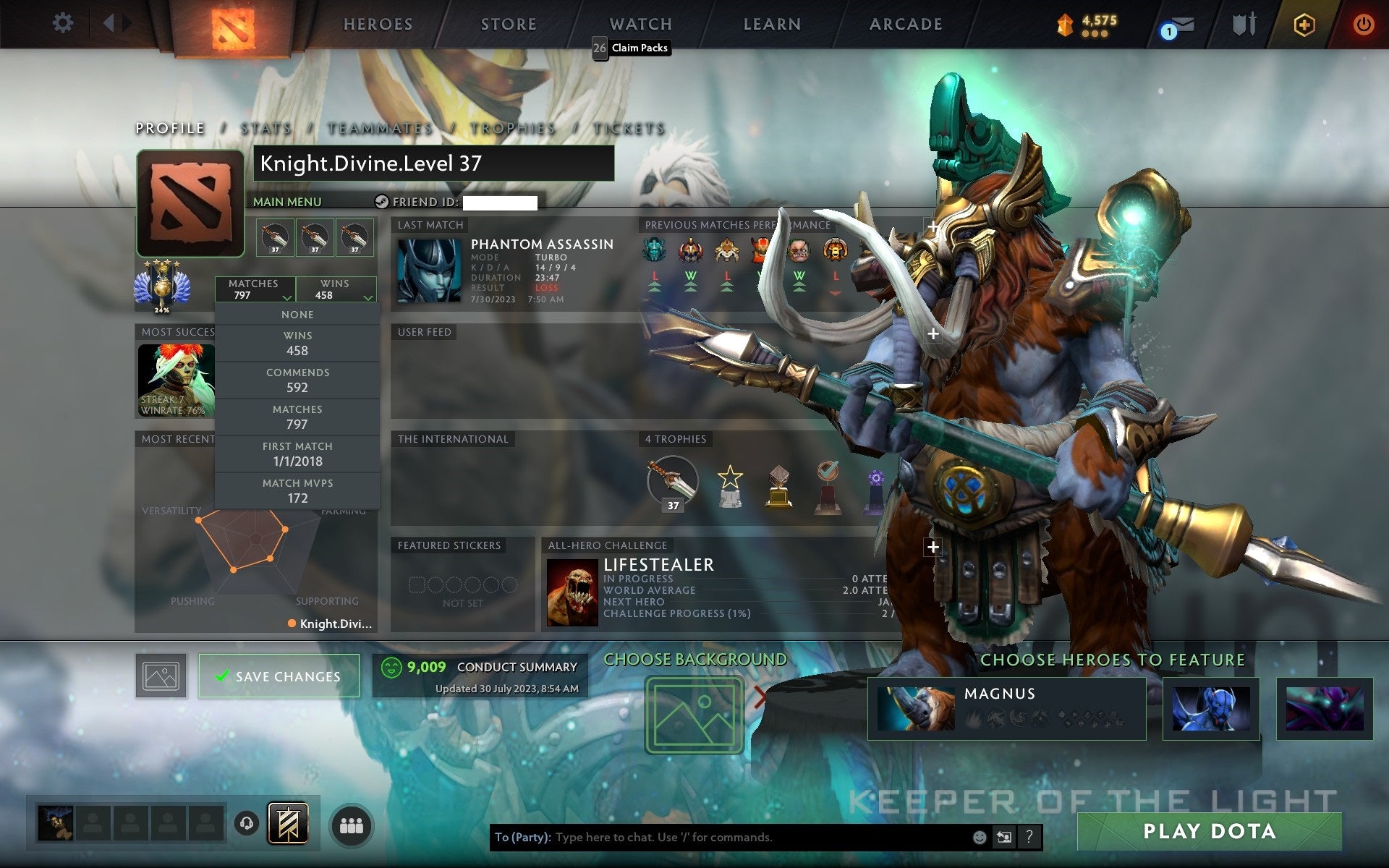
Task: Select Wins 458 as featured stat
Action: click(297, 342)
